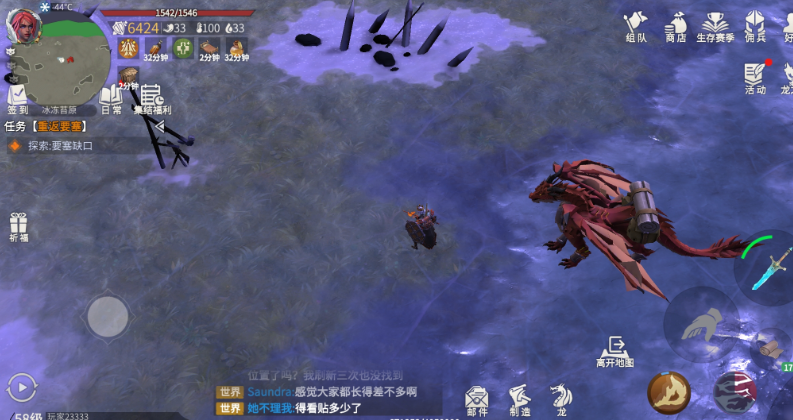Open the 邮件 mail envelope
Screen dimensions: 793x420
point(477,398)
